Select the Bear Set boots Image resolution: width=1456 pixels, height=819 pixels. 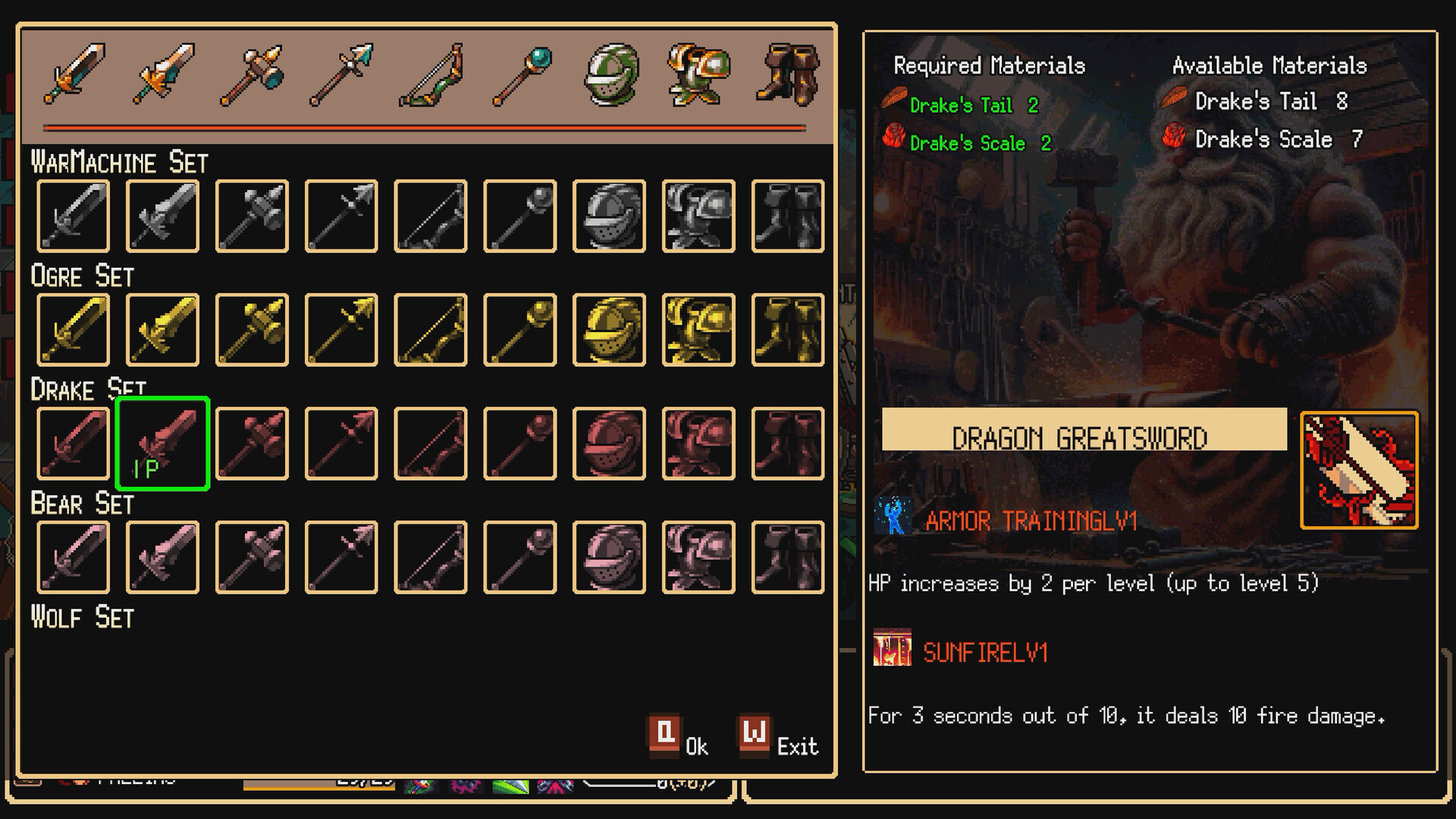787,557
